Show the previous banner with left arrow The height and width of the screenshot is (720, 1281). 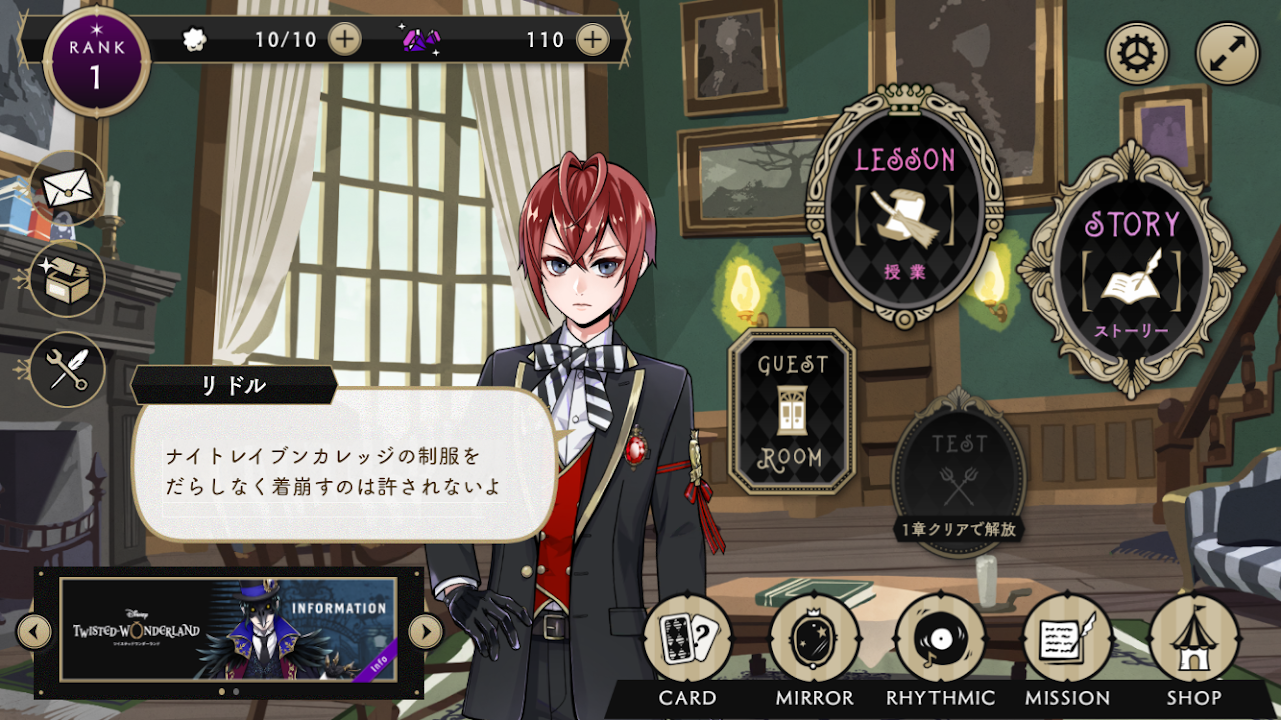pos(35,631)
